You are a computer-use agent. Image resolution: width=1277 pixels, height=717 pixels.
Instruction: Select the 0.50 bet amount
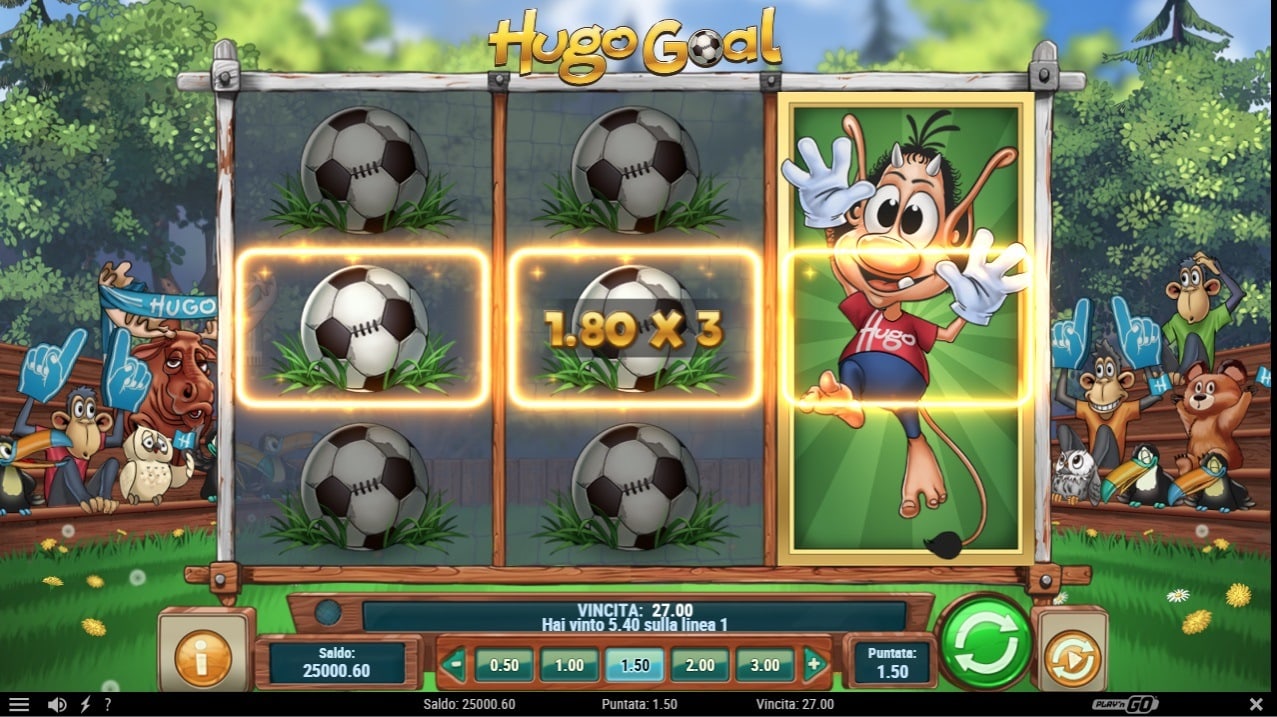click(x=503, y=665)
